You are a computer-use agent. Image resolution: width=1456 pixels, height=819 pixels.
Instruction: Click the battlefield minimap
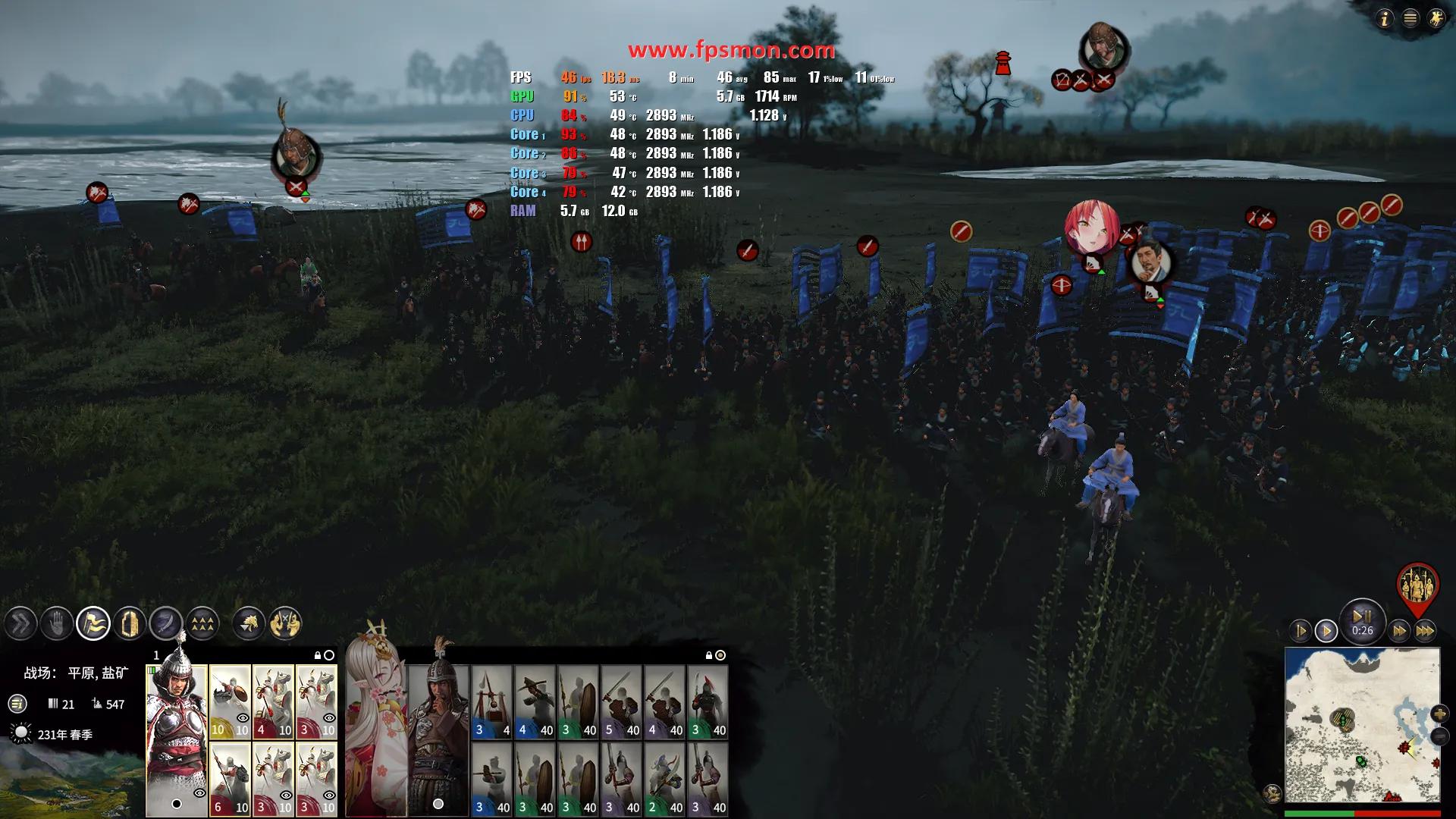click(x=1362, y=726)
